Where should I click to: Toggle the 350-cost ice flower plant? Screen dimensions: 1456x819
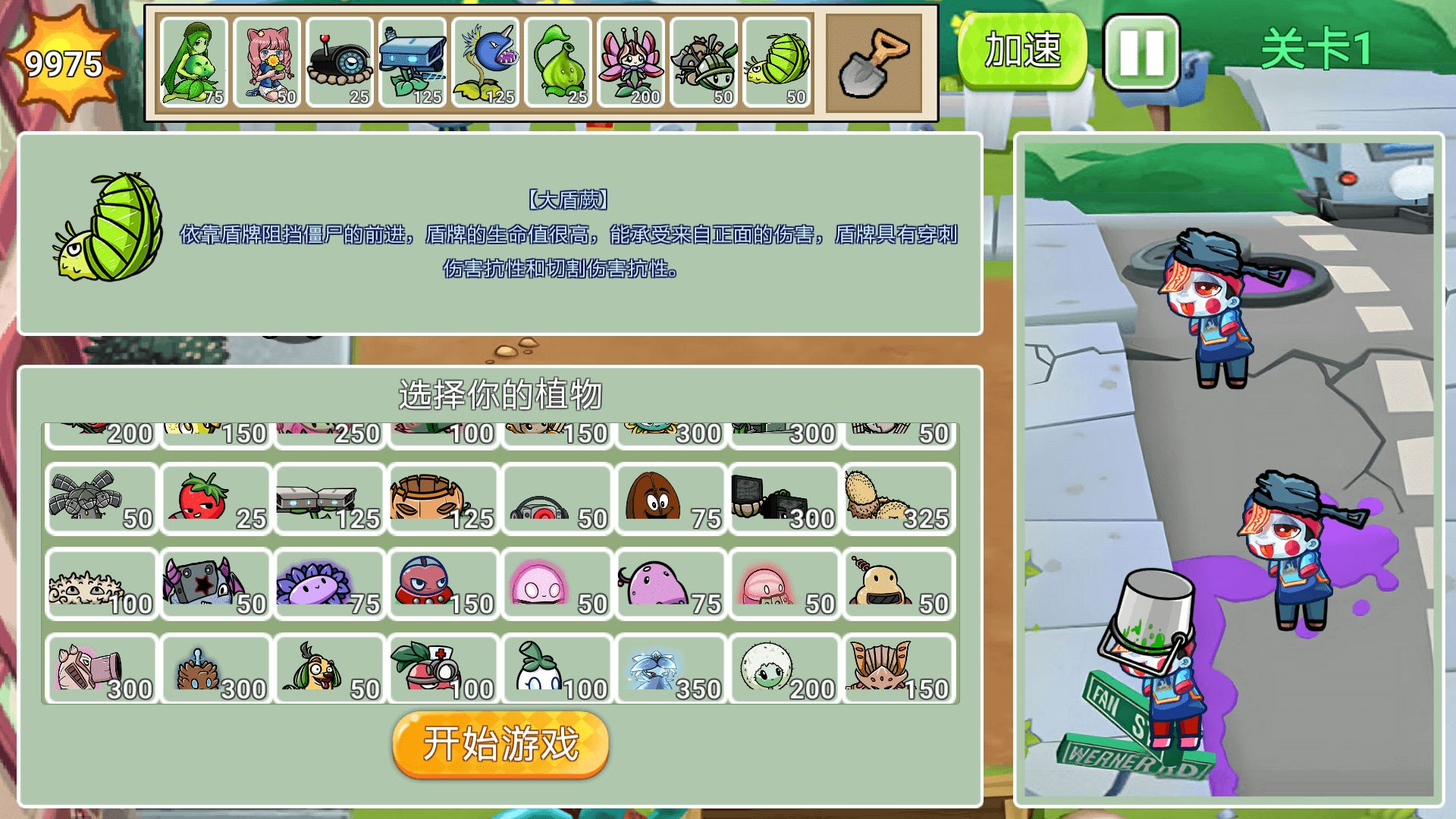coord(670,669)
